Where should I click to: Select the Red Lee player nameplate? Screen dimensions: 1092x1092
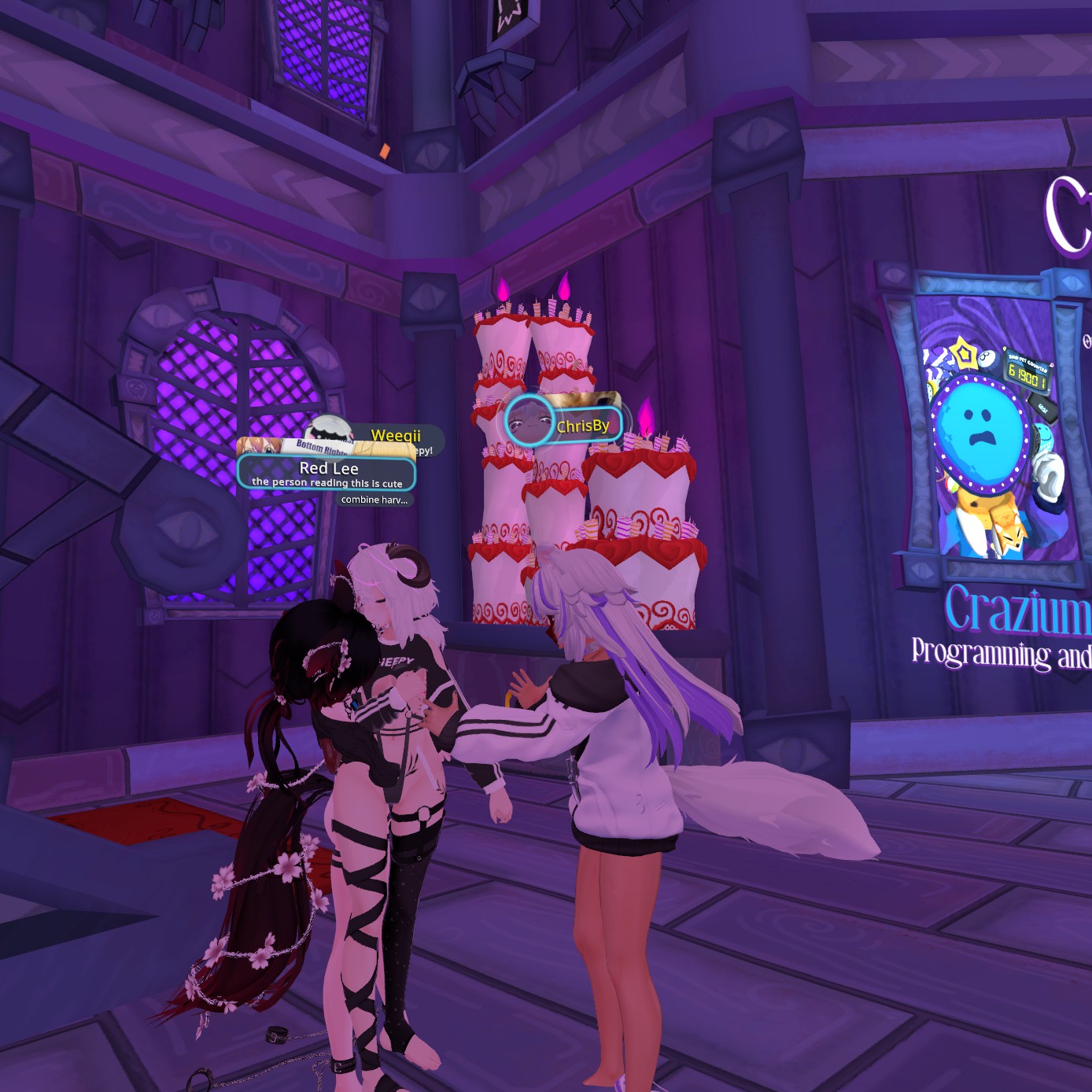pyautogui.click(x=327, y=472)
